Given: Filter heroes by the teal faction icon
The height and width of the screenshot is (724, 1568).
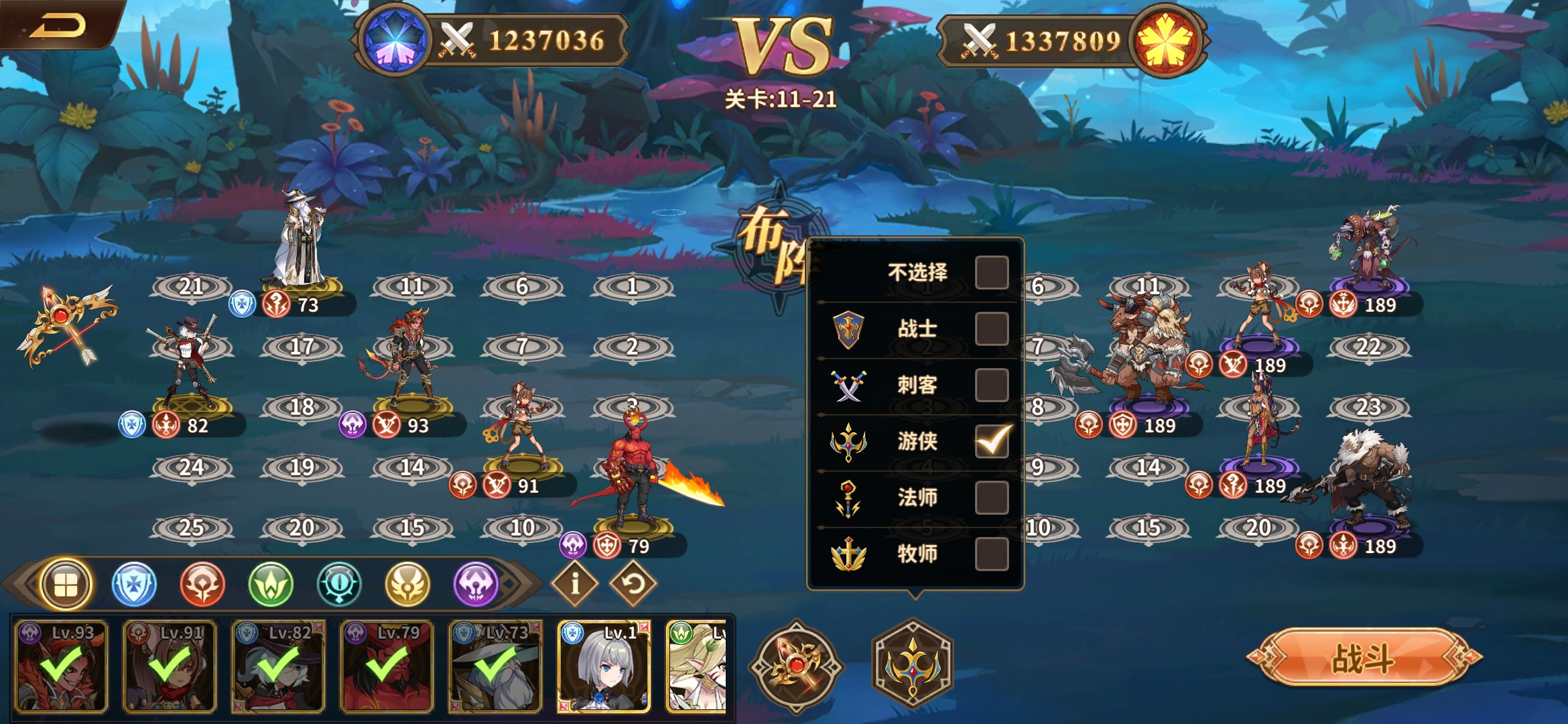Looking at the screenshot, I should 339,585.
